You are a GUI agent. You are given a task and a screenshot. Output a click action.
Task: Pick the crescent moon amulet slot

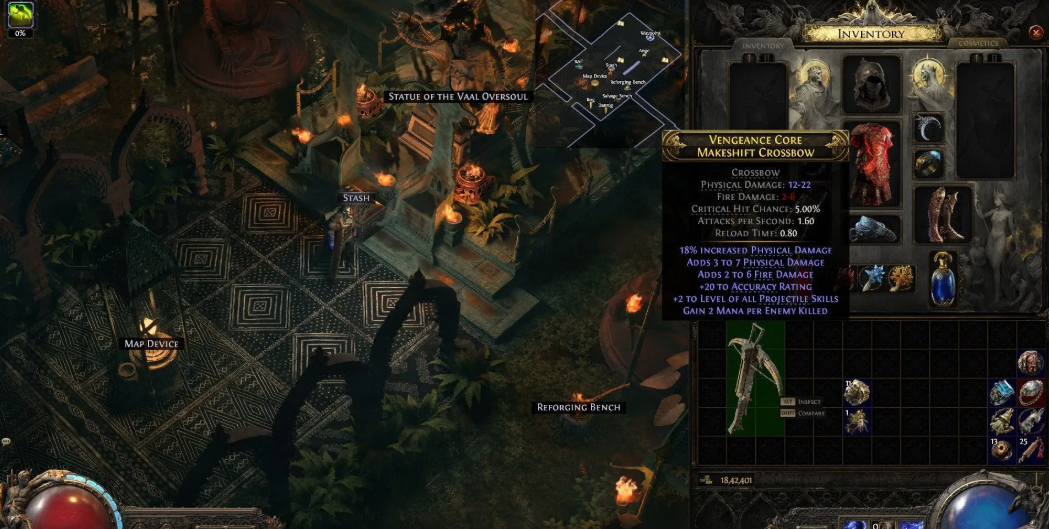[x=929, y=128]
